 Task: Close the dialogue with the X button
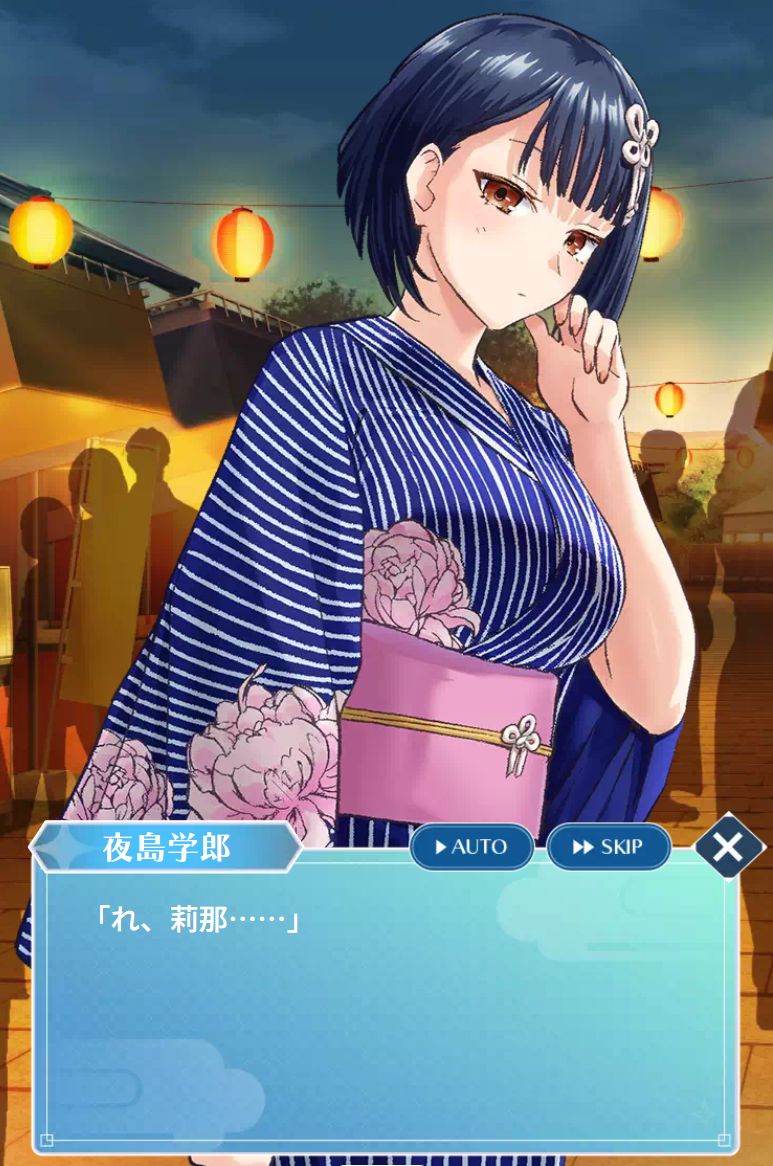[x=728, y=847]
